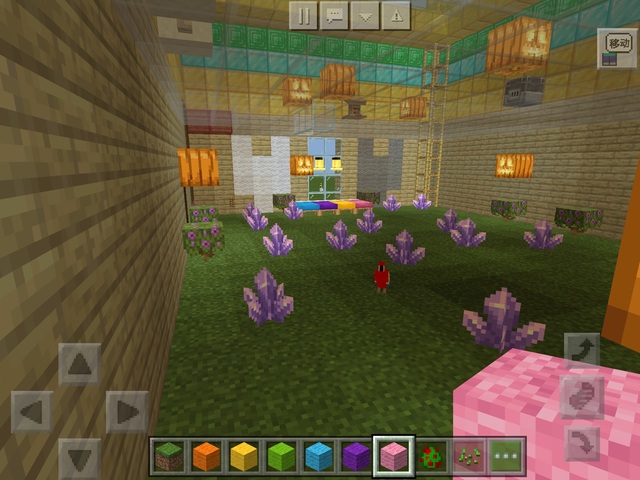The height and width of the screenshot is (480, 640).
Task: Tap the wing button between flight arrows
Action: click(x=581, y=396)
